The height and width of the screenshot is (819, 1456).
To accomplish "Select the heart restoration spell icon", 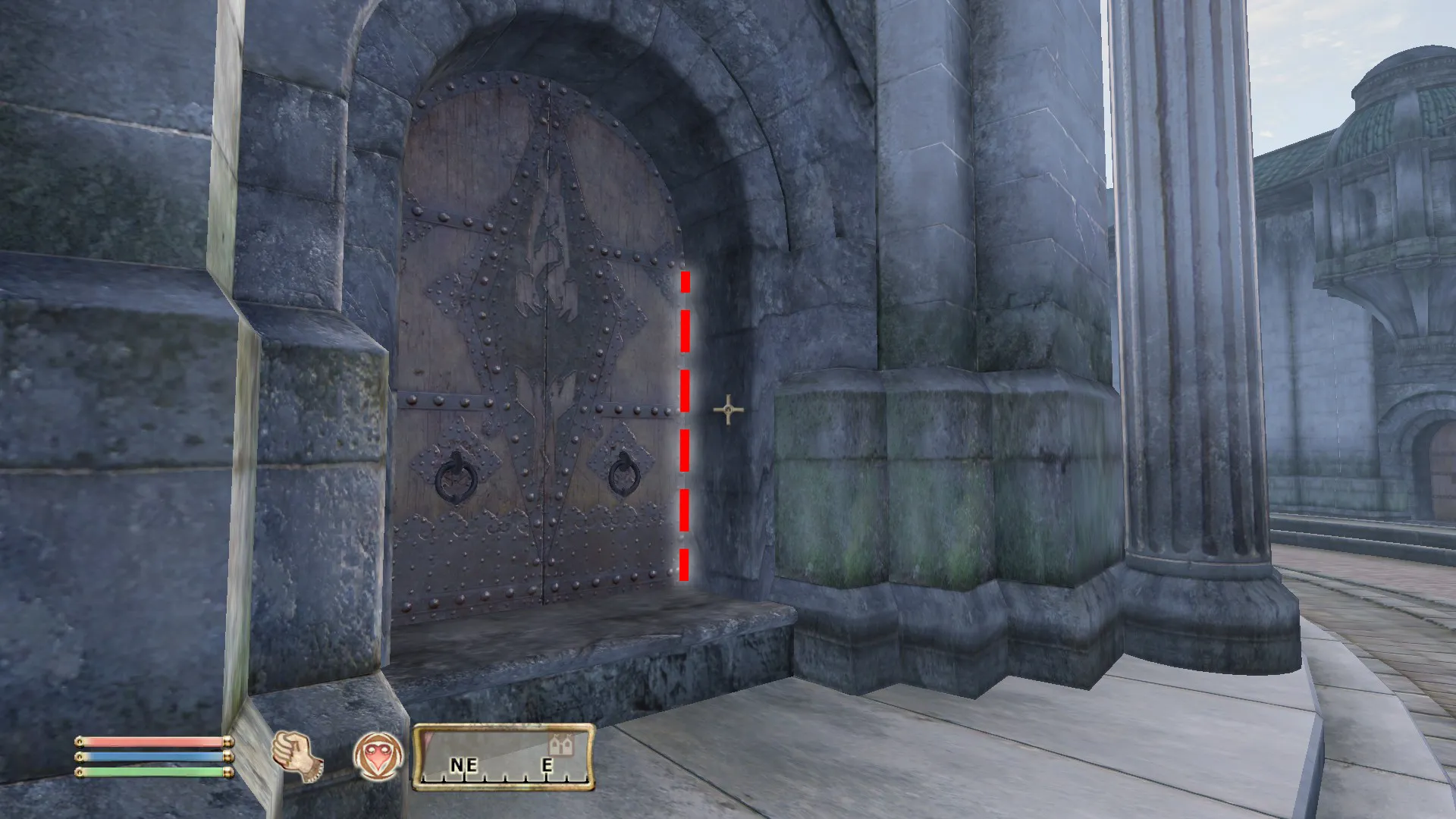I will pyautogui.click(x=378, y=756).
